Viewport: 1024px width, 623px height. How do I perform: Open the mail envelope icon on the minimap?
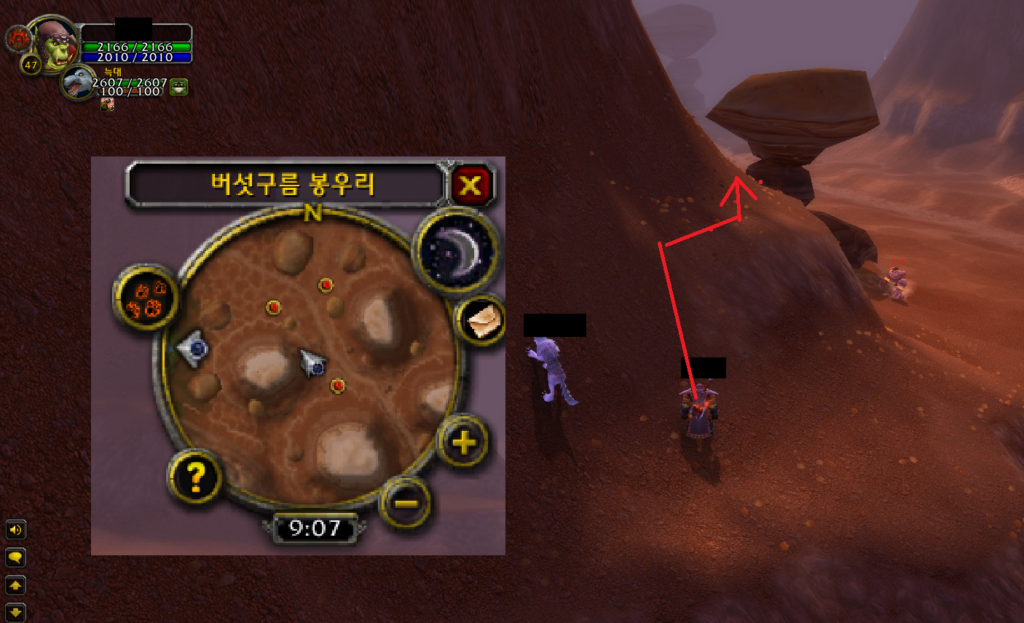click(x=482, y=320)
